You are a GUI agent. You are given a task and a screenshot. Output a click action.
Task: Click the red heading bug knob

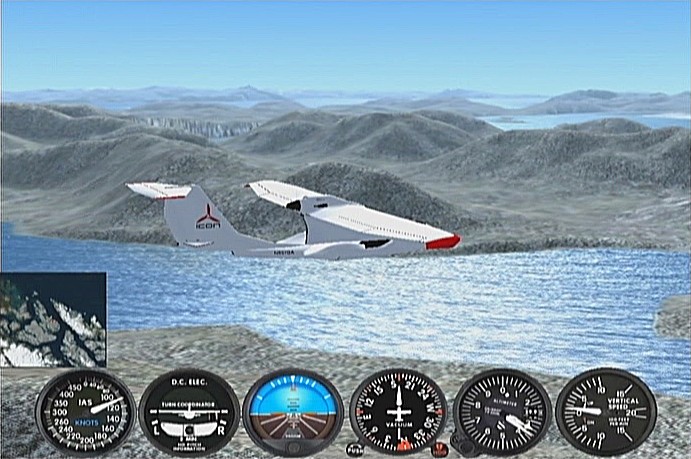tap(440, 449)
